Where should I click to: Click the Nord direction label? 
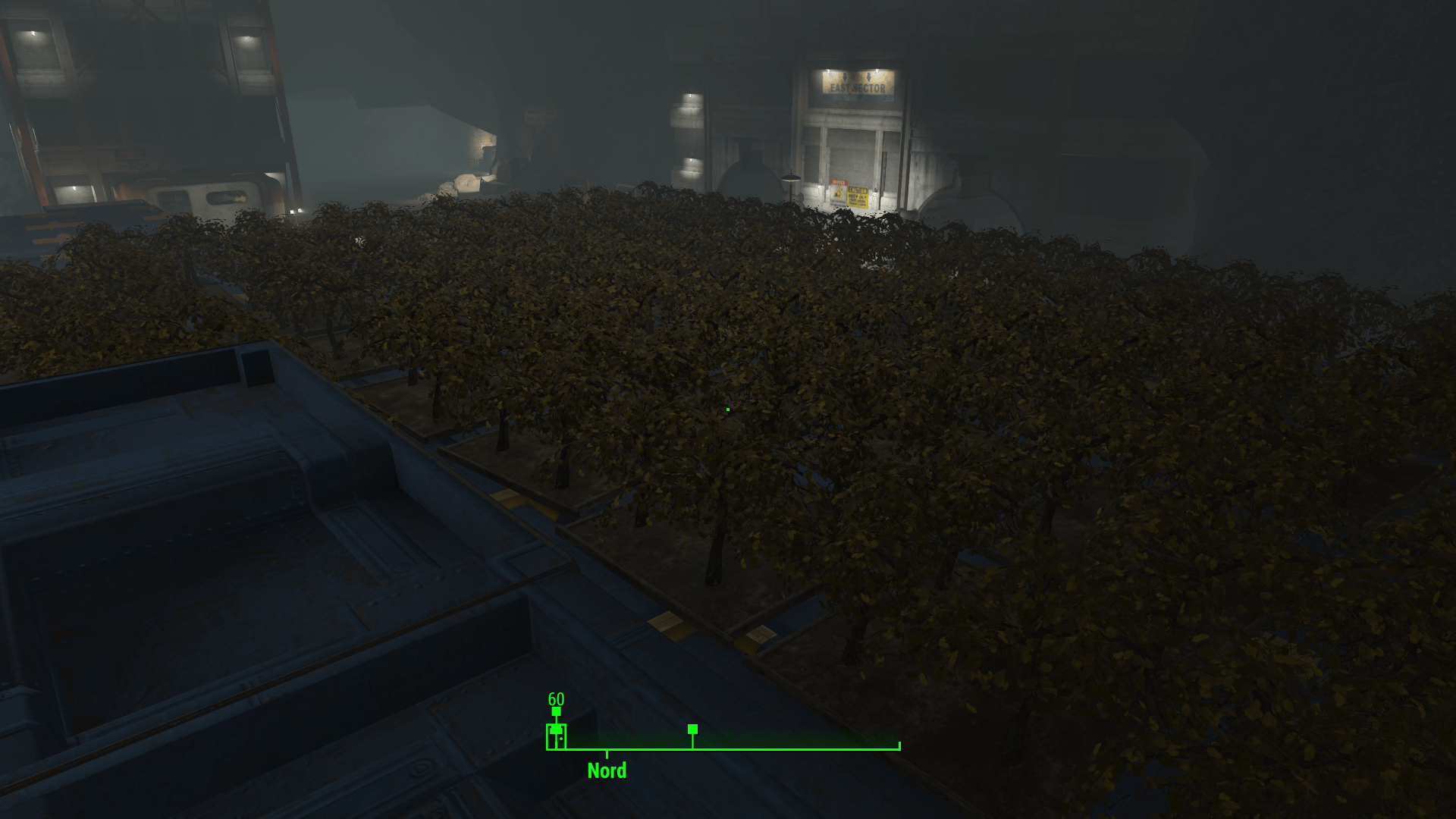607,770
